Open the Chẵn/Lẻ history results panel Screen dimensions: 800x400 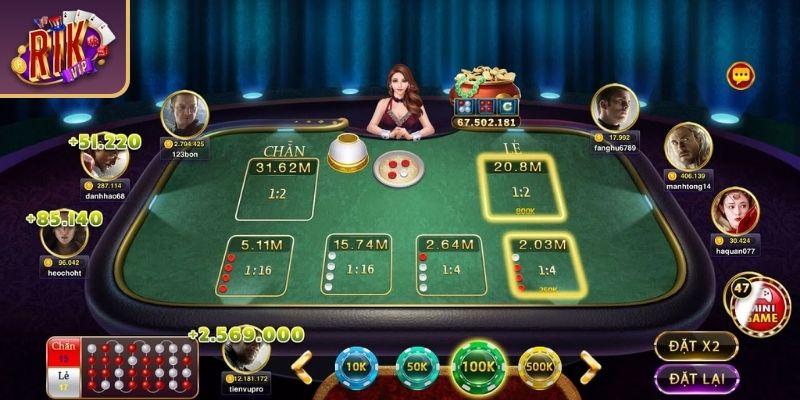click(x=122, y=367)
